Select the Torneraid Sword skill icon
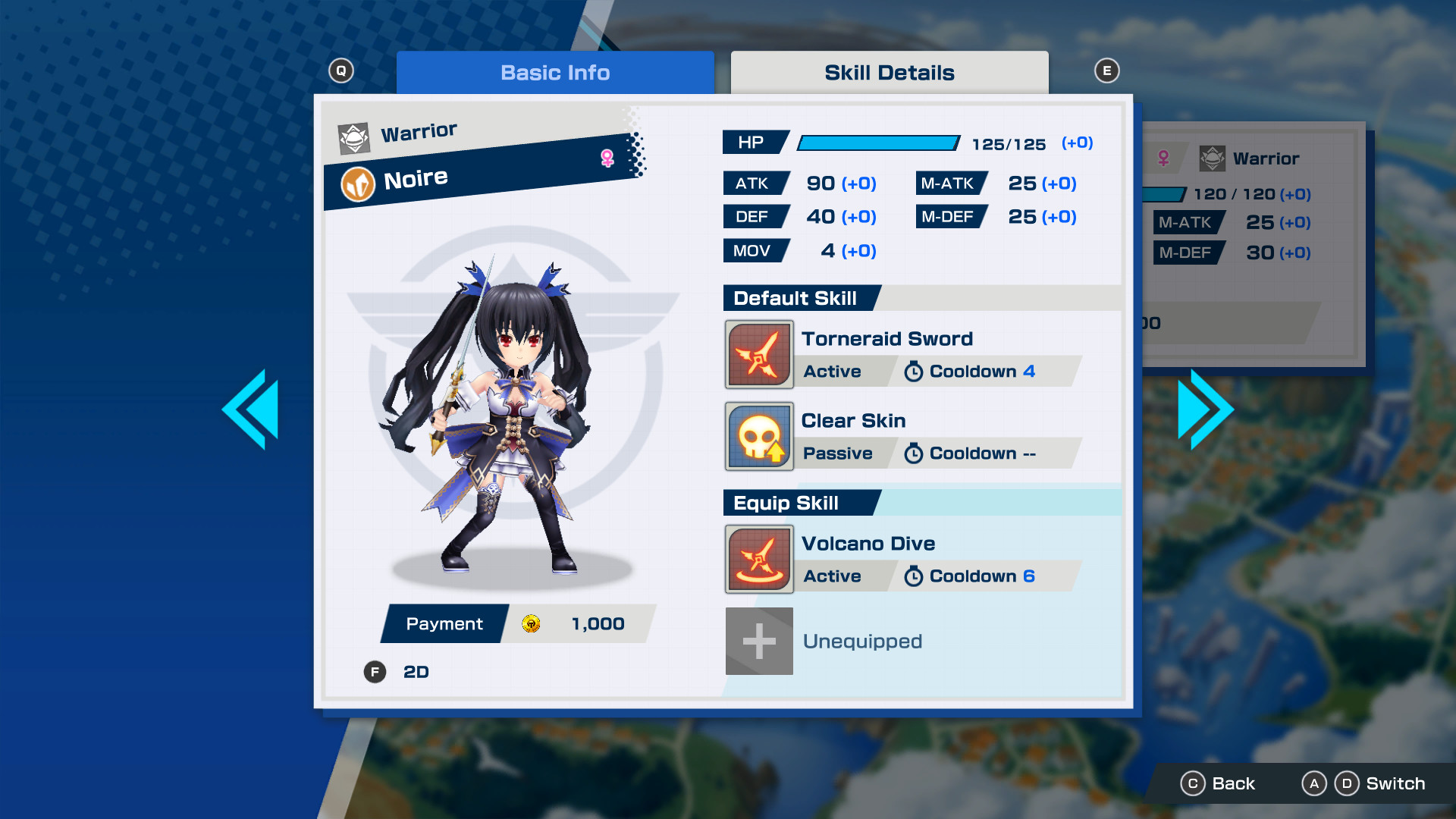Viewport: 1456px width, 819px height. click(759, 354)
